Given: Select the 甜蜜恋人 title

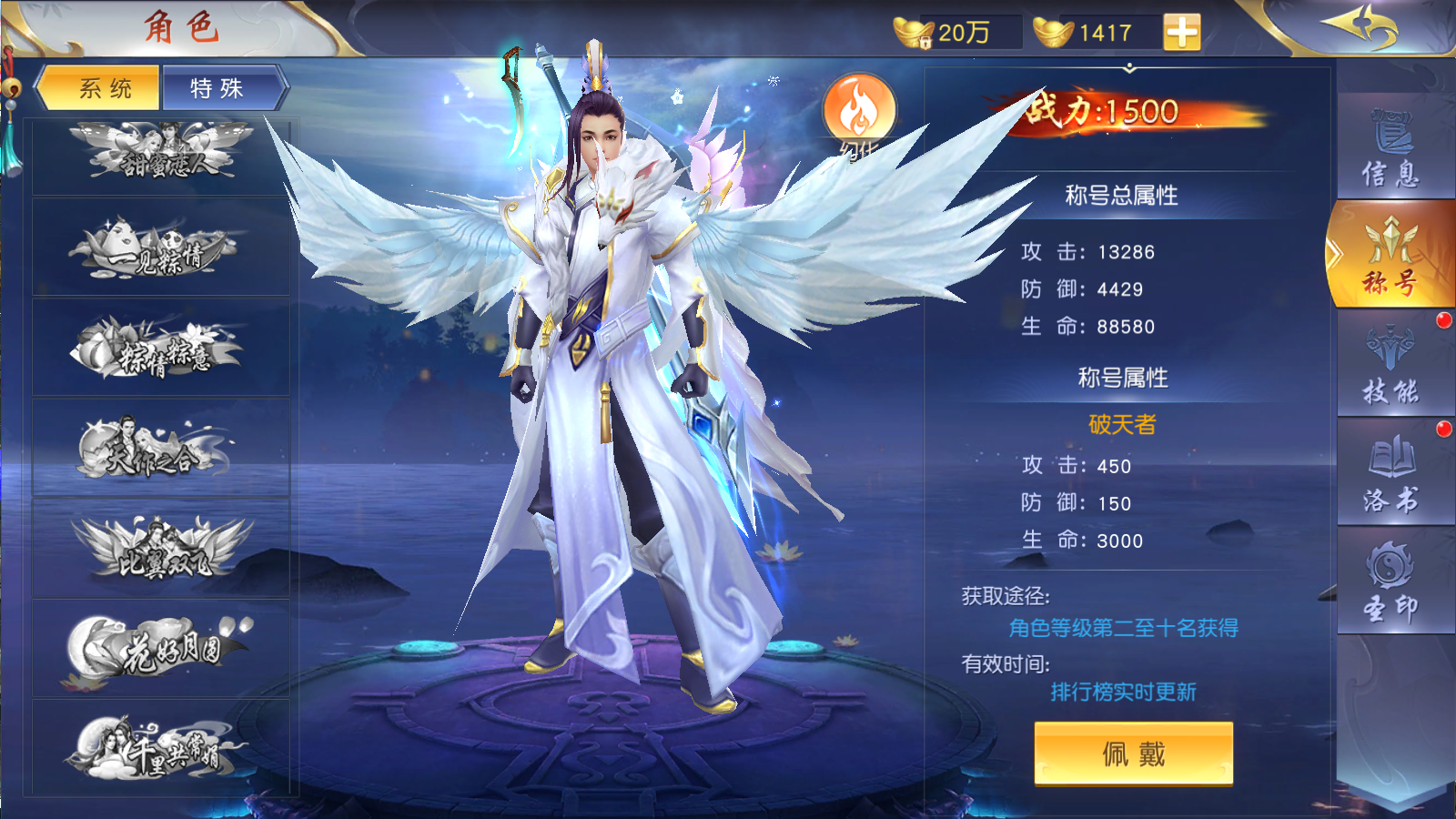Looking at the screenshot, I should 161,154.
